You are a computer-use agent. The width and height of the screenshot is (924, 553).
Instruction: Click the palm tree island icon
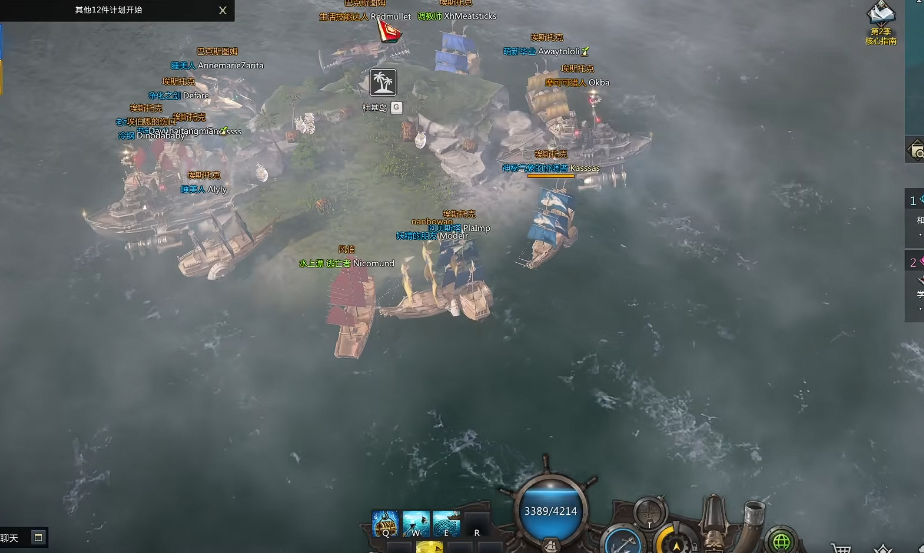pos(382,82)
